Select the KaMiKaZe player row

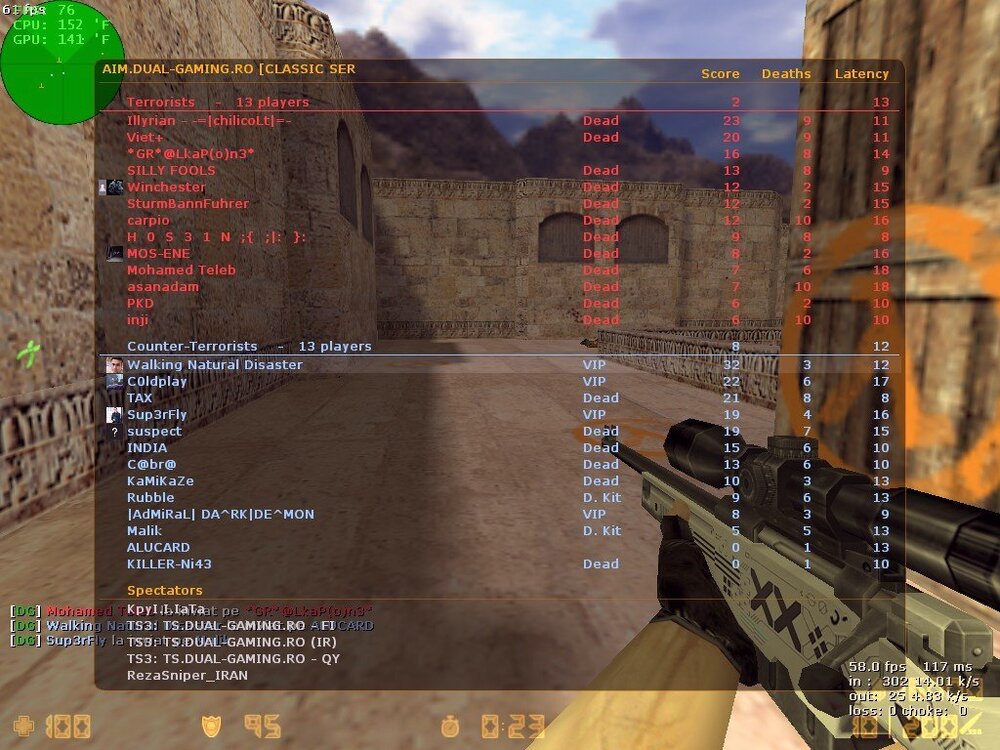pyautogui.click(x=160, y=481)
